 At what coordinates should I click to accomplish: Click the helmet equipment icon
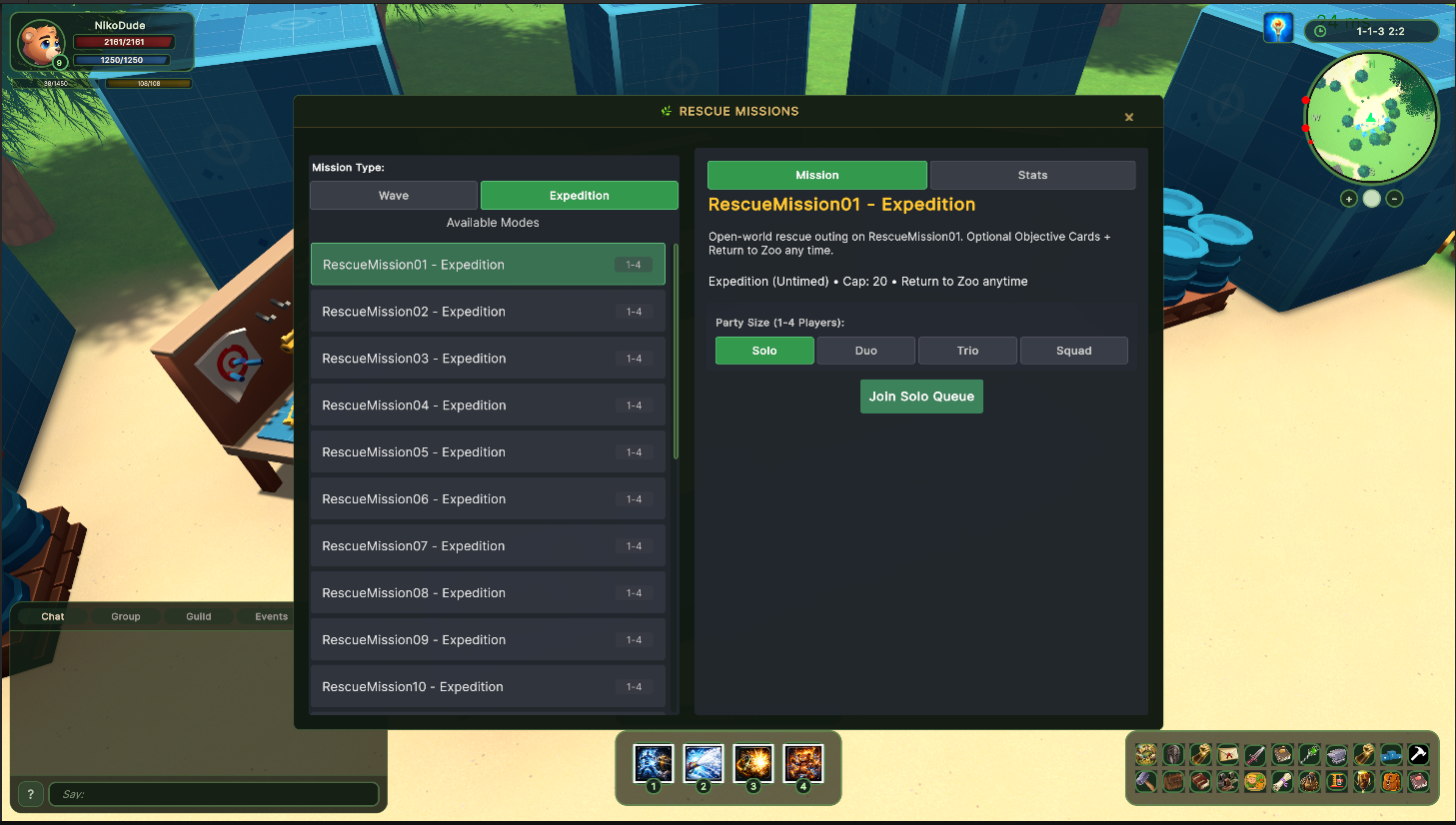pyautogui.click(x=1172, y=754)
